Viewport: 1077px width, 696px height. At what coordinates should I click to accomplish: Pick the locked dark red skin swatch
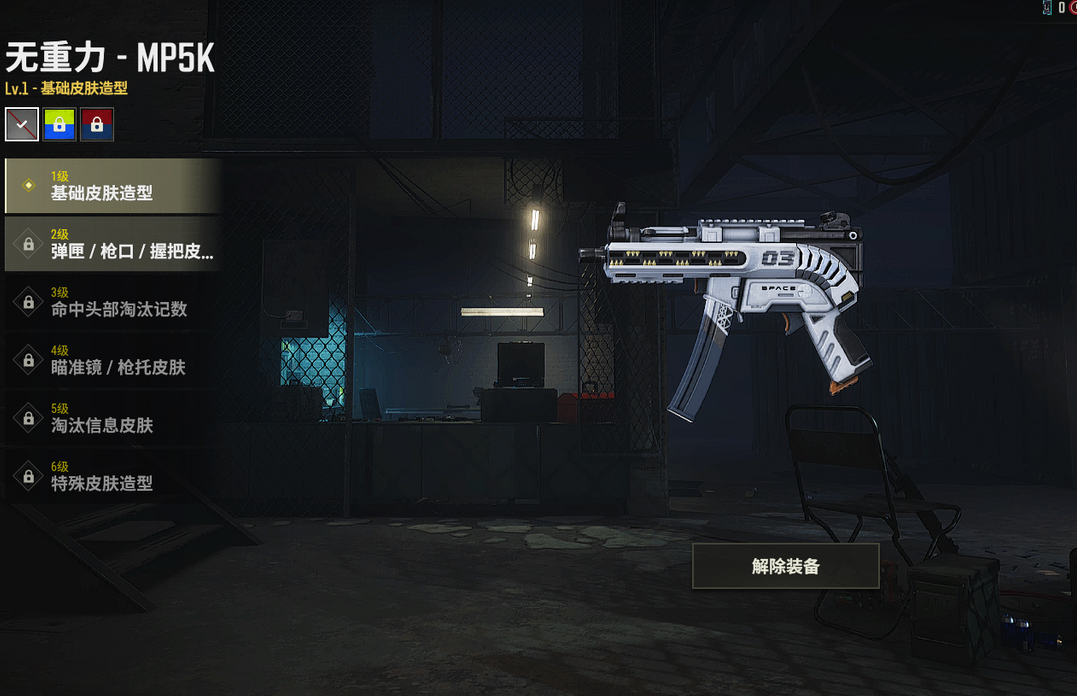click(x=97, y=125)
